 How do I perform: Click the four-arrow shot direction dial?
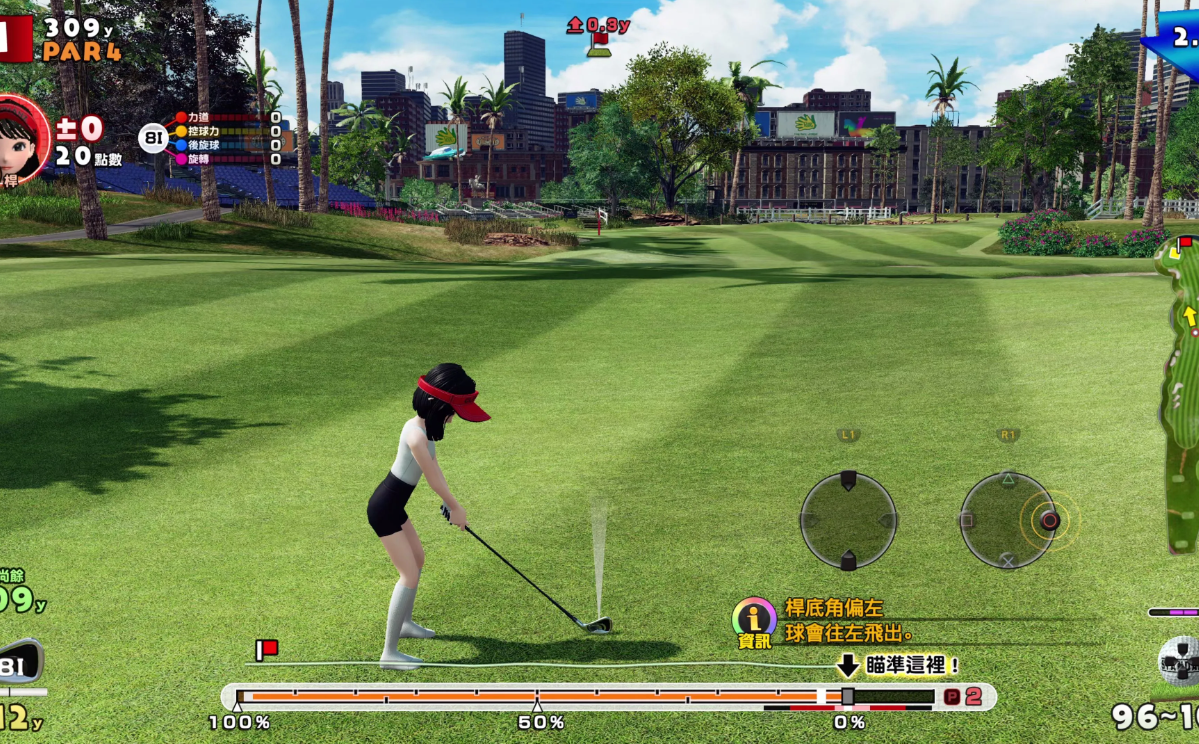pos(848,520)
